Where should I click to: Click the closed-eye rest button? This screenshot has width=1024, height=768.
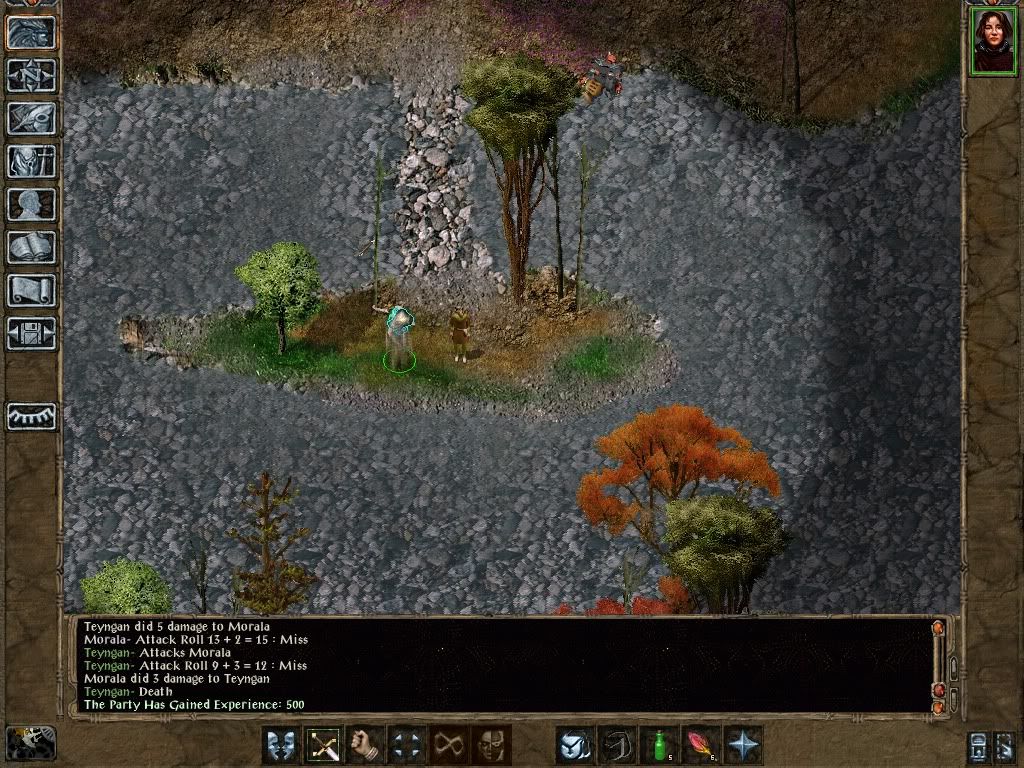pos(31,416)
